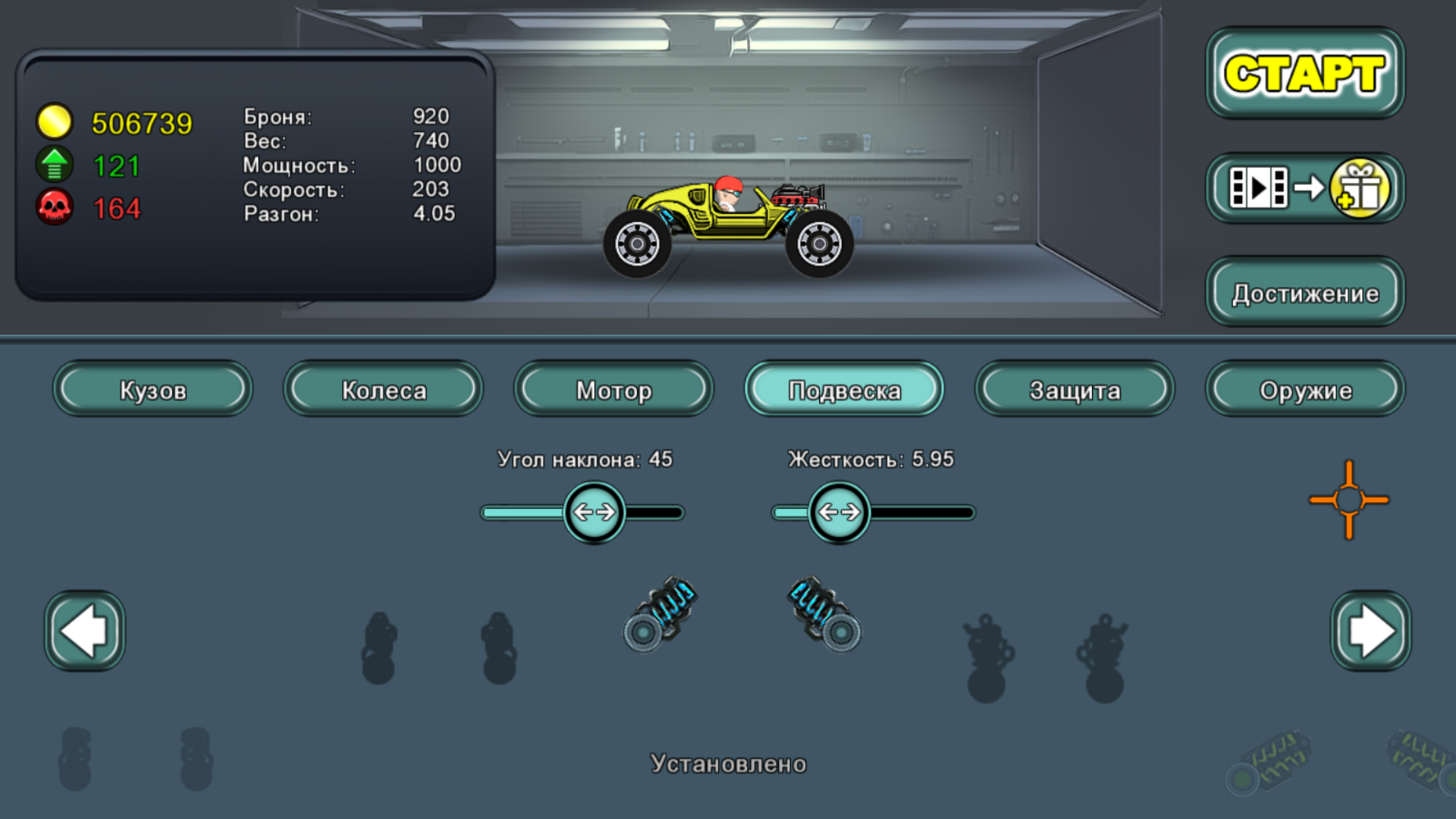Adjust the Жесткость slider handle
Viewport: 1456px width, 819px height.
pos(840,512)
